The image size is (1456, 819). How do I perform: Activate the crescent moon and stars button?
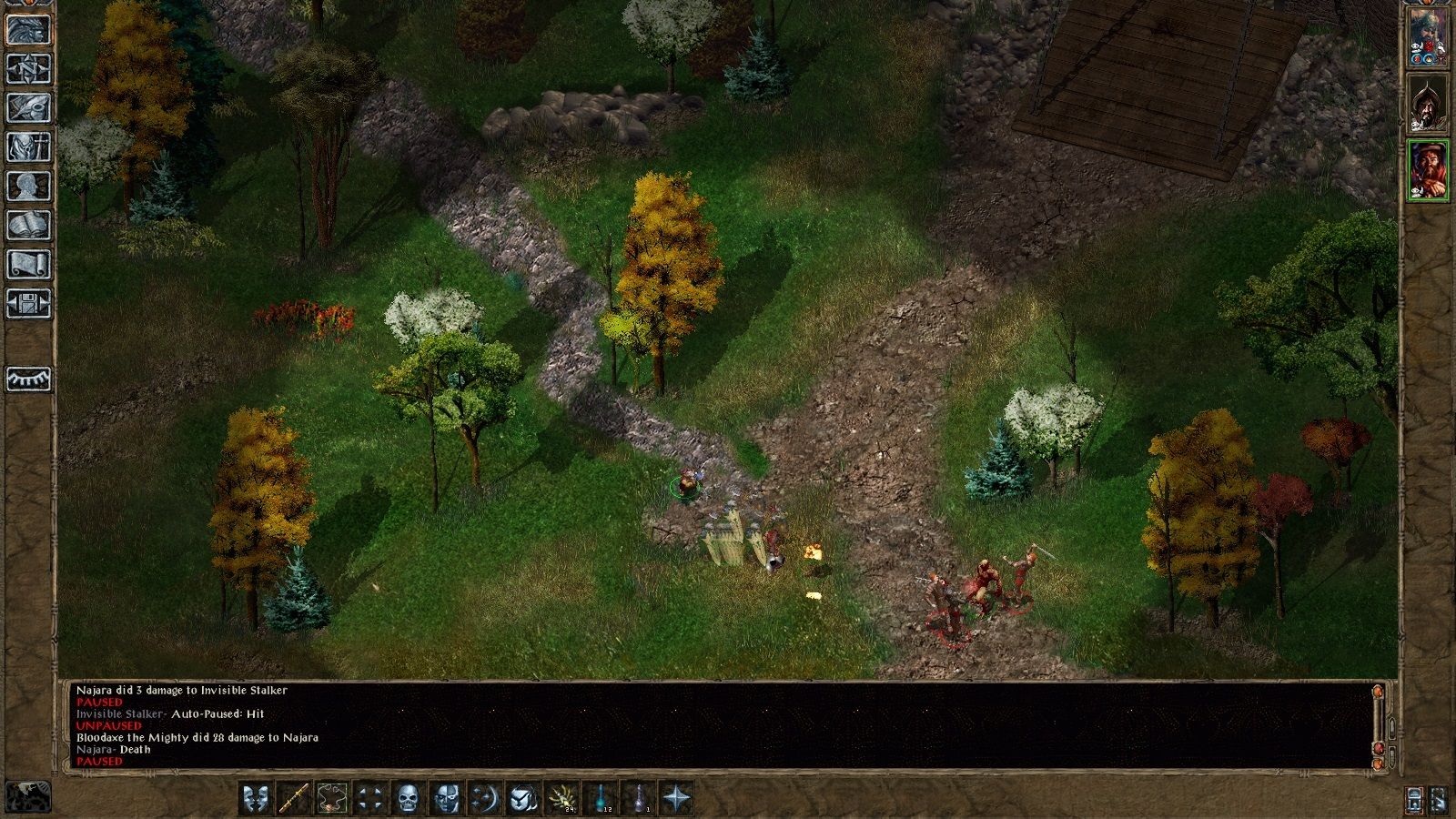[485, 799]
